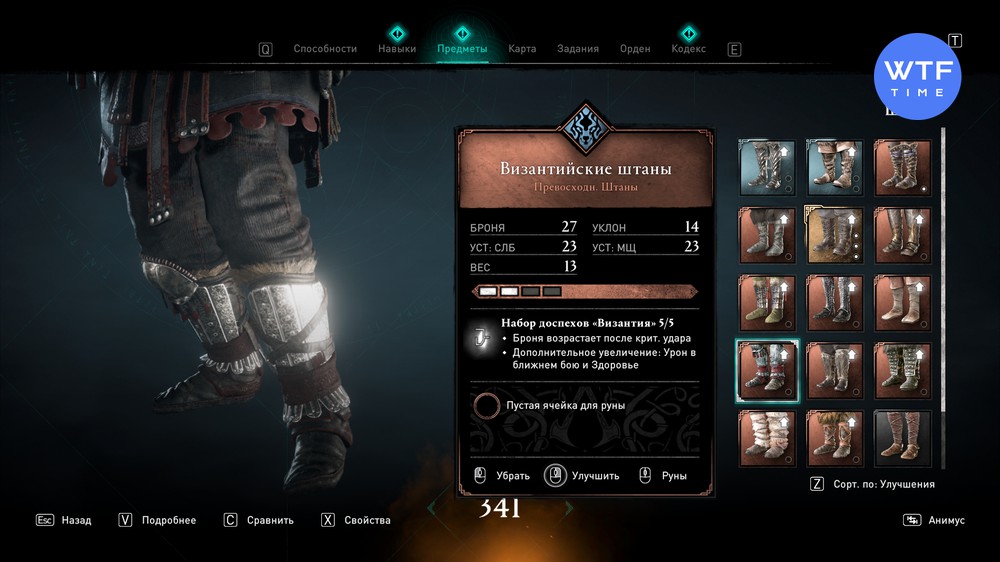The height and width of the screenshot is (562, 1000).
Task: Select the empty rune slot
Action: click(x=488, y=405)
